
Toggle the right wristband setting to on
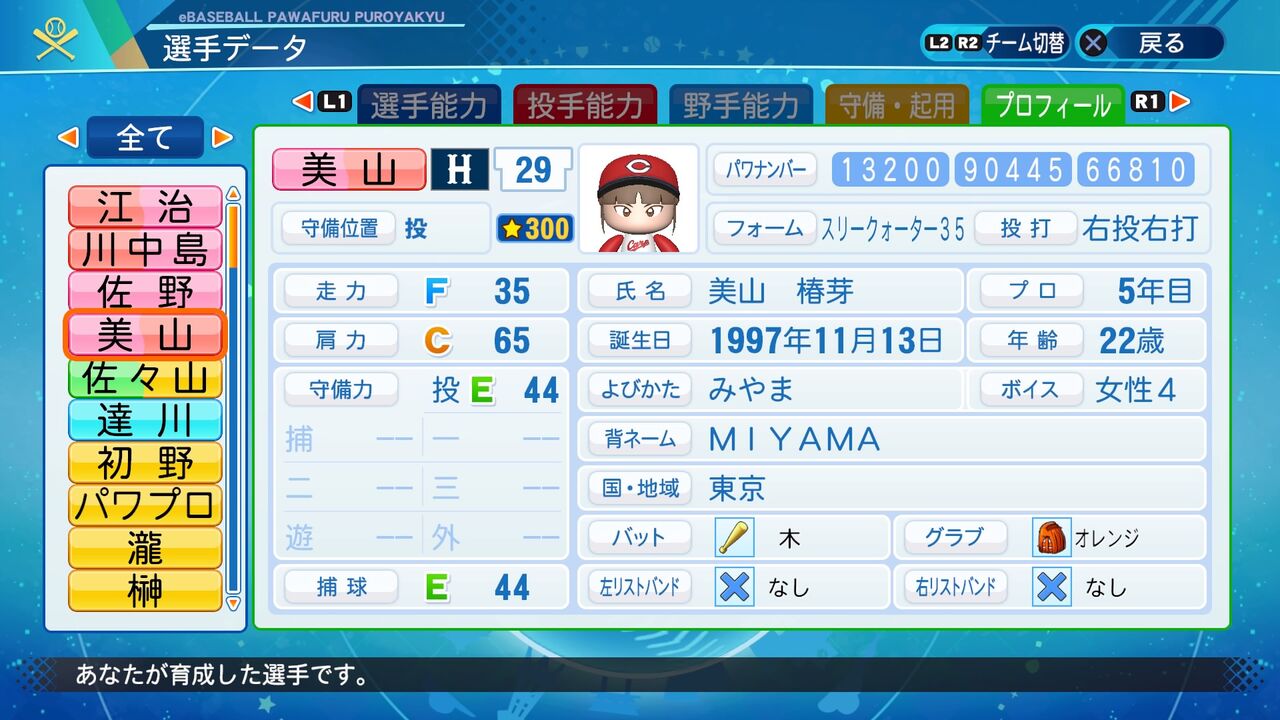(1051, 588)
